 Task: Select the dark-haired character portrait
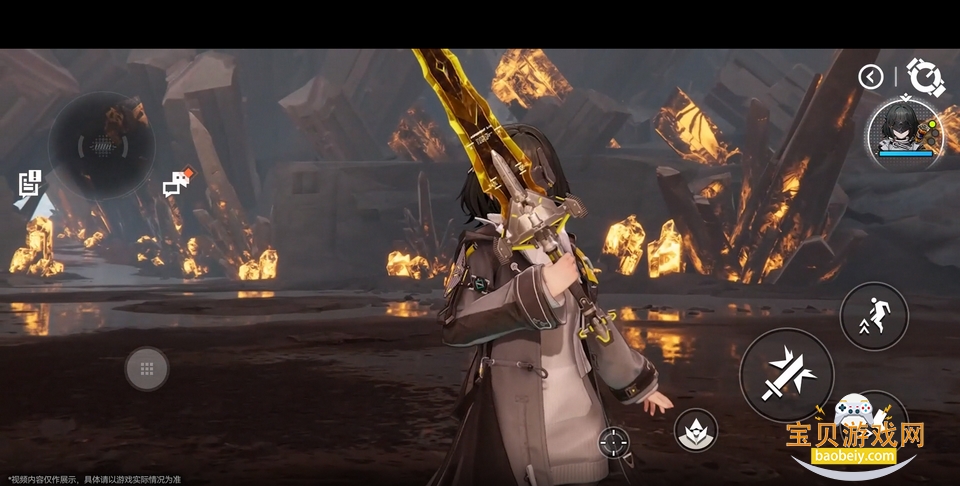point(905,131)
